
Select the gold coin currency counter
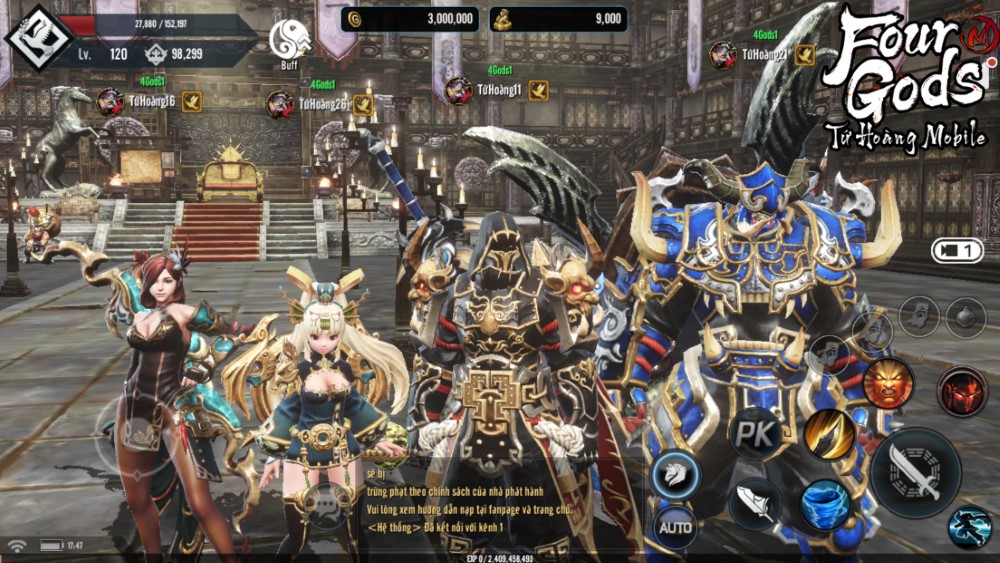408,18
